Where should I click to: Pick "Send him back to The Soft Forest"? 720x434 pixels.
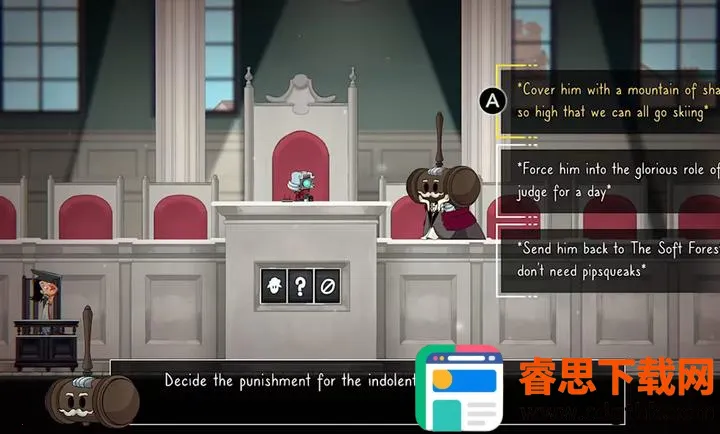coord(613,258)
